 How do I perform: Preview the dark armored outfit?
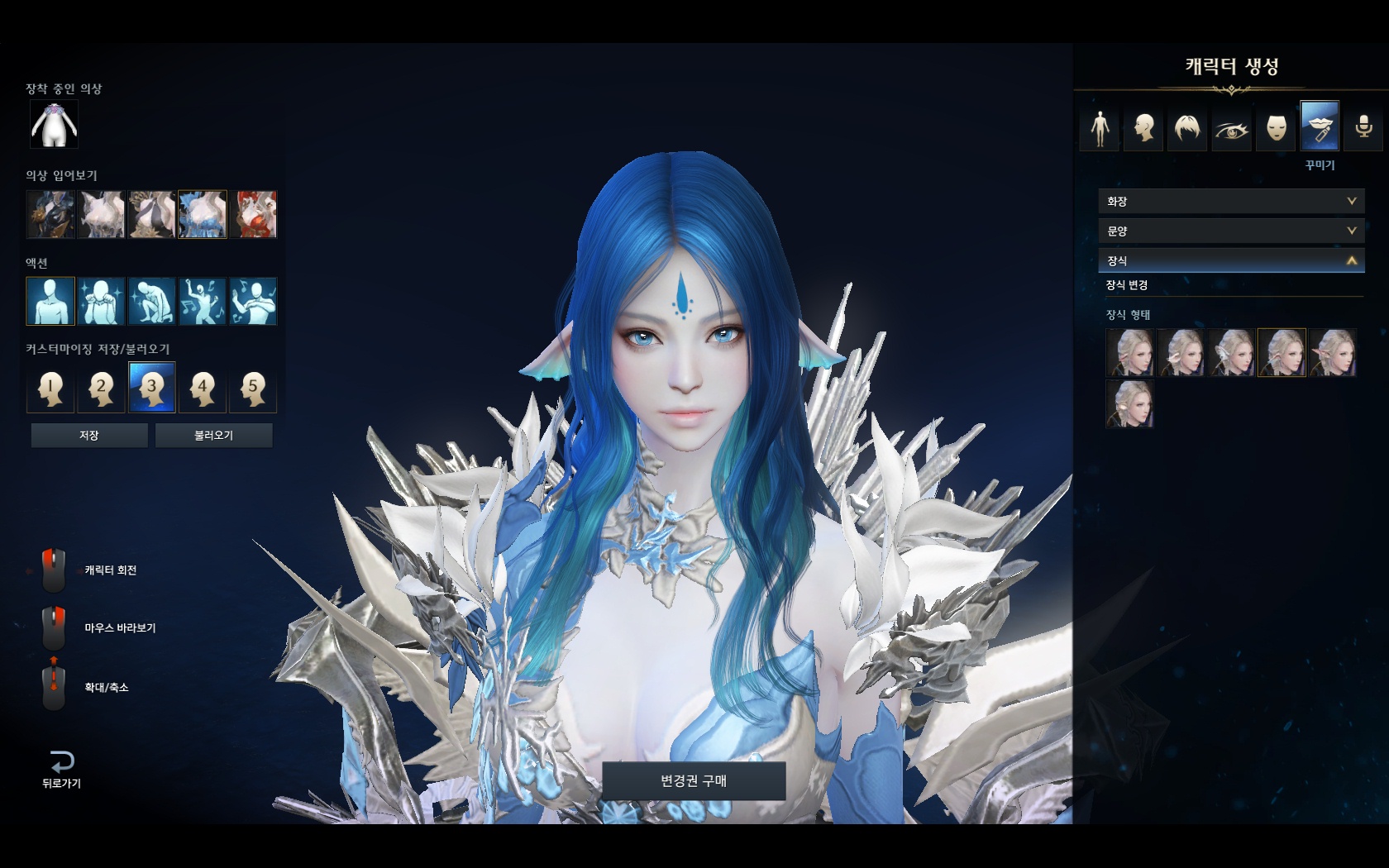click(x=50, y=214)
